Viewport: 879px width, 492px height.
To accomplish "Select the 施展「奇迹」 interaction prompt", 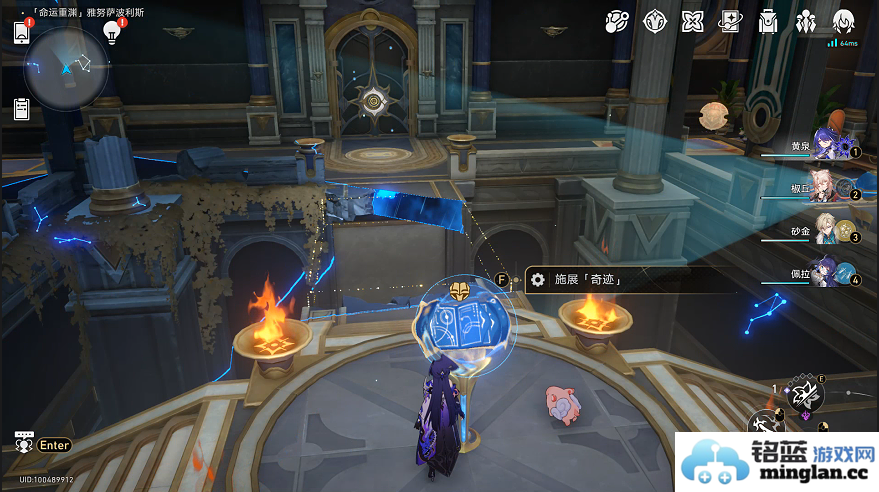I will coord(590,281).
